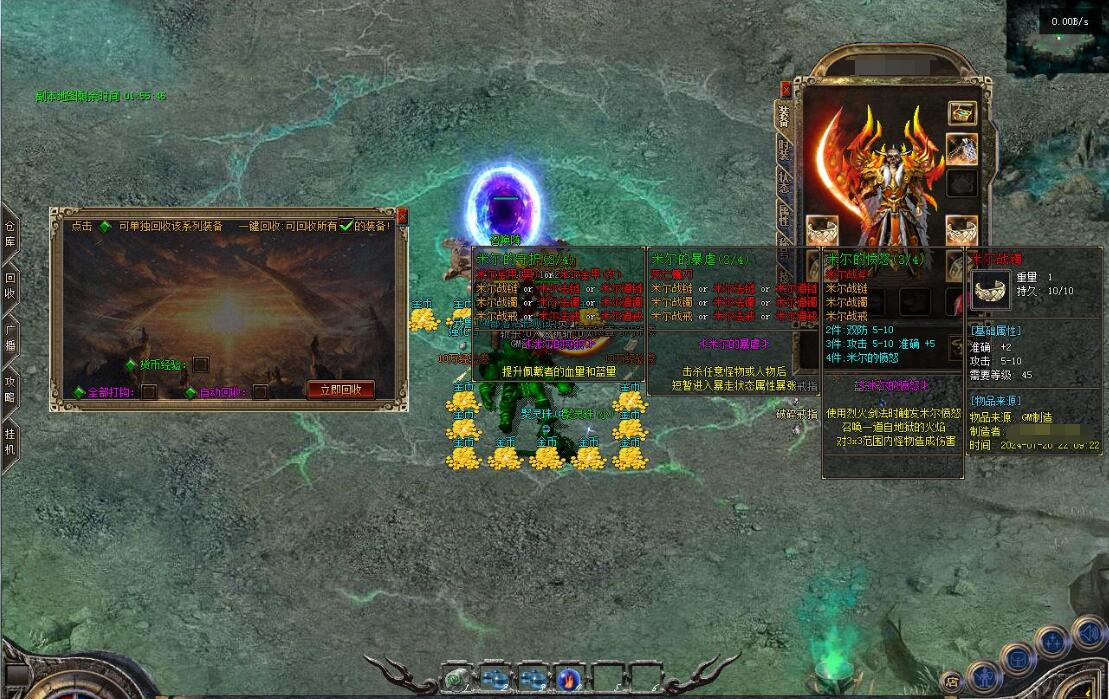Select the treasure chest equipment slot

(962, 113)
